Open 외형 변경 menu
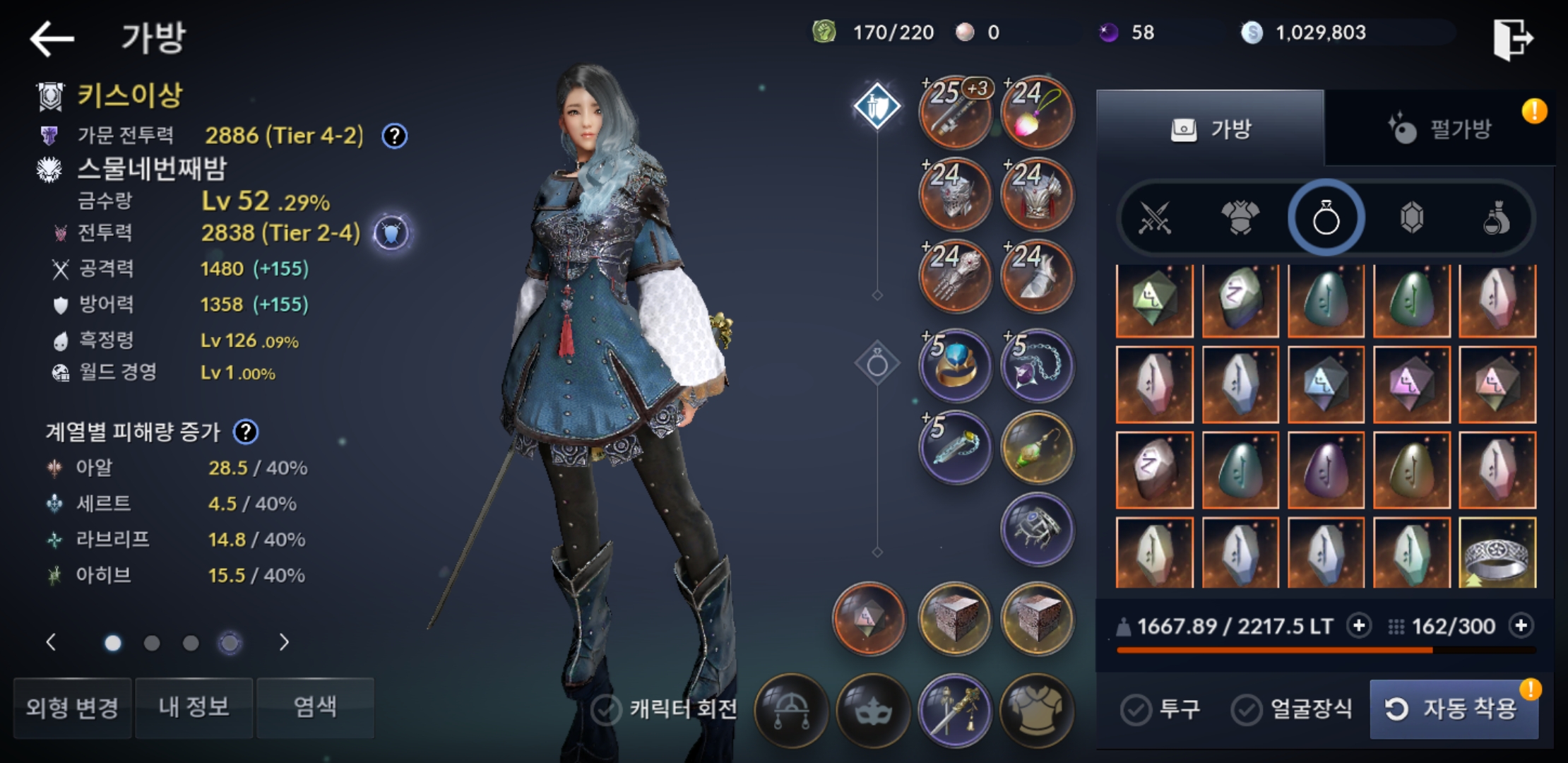This screenshot has height=763, width=1568. point(73,707)
